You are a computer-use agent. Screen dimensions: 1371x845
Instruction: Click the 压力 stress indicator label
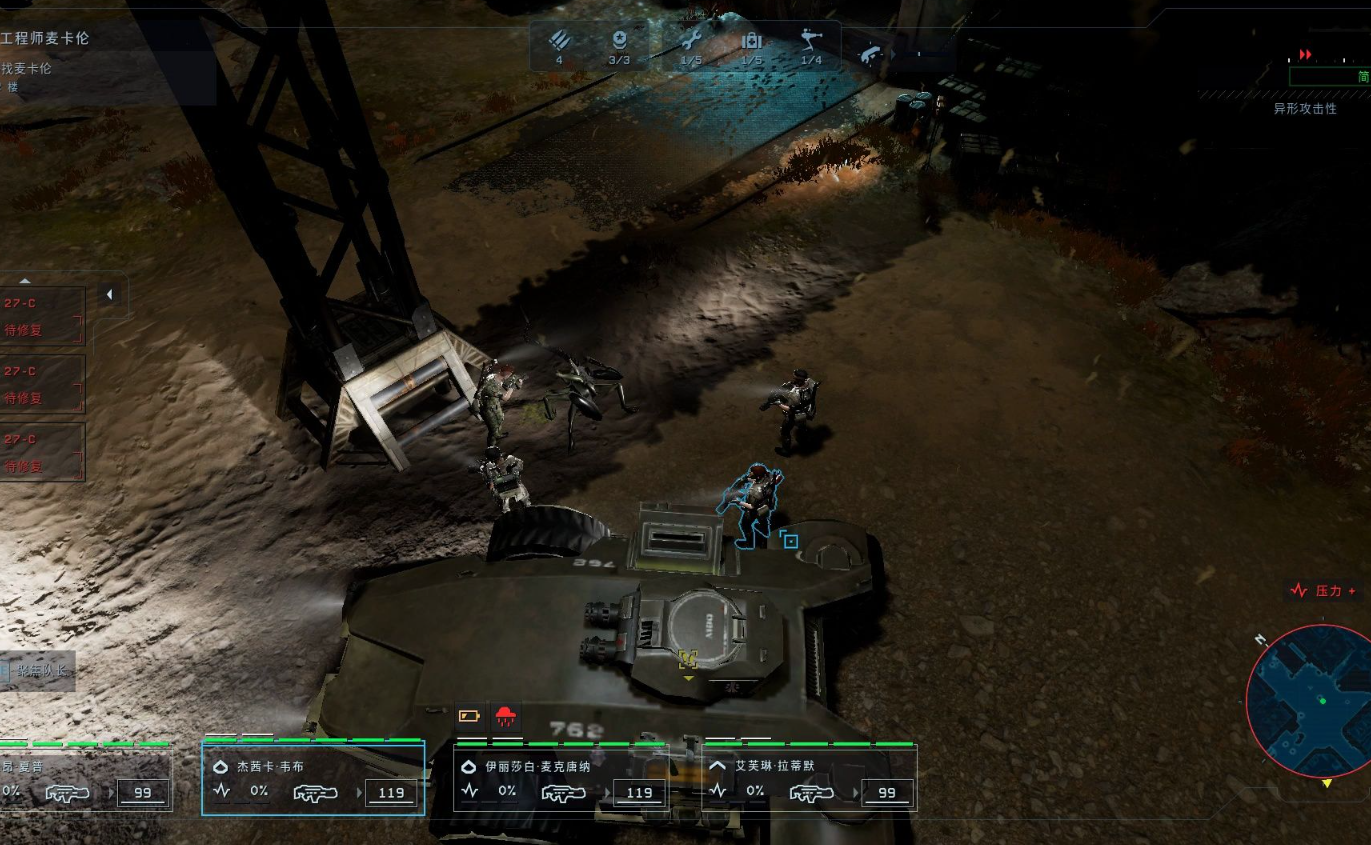1325,591
